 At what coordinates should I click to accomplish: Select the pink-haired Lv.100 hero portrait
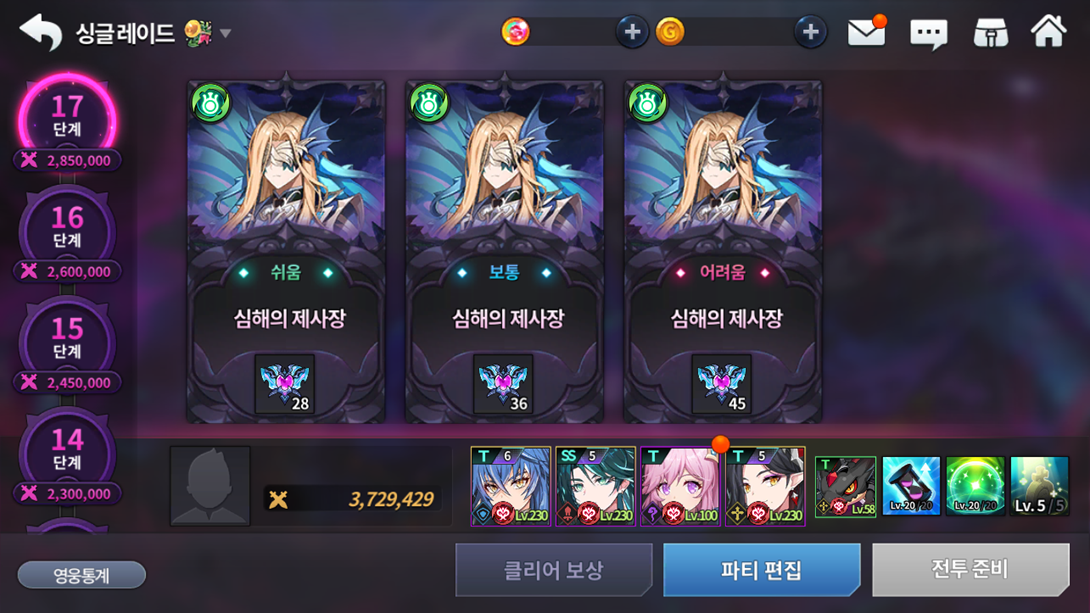[x=680, y=486]
